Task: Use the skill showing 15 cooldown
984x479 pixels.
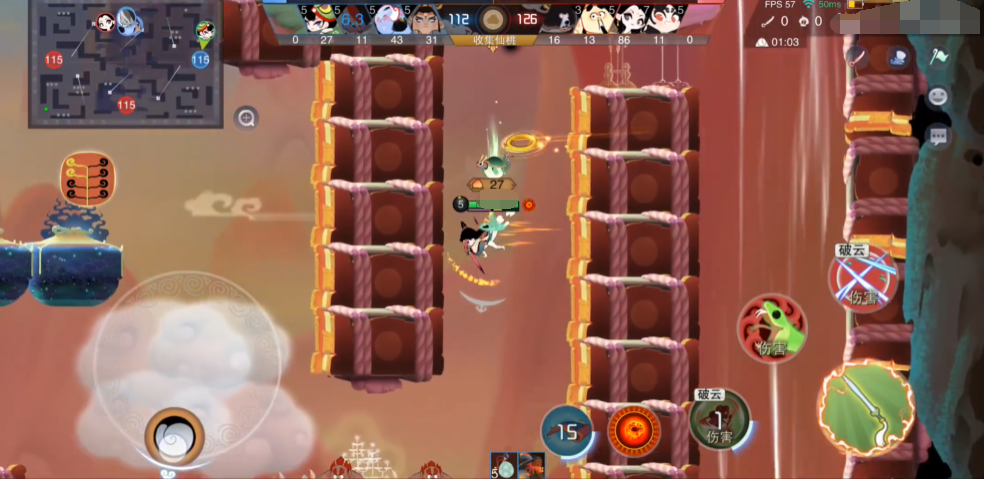Action: pyautogui.click(x=567, y=431)
